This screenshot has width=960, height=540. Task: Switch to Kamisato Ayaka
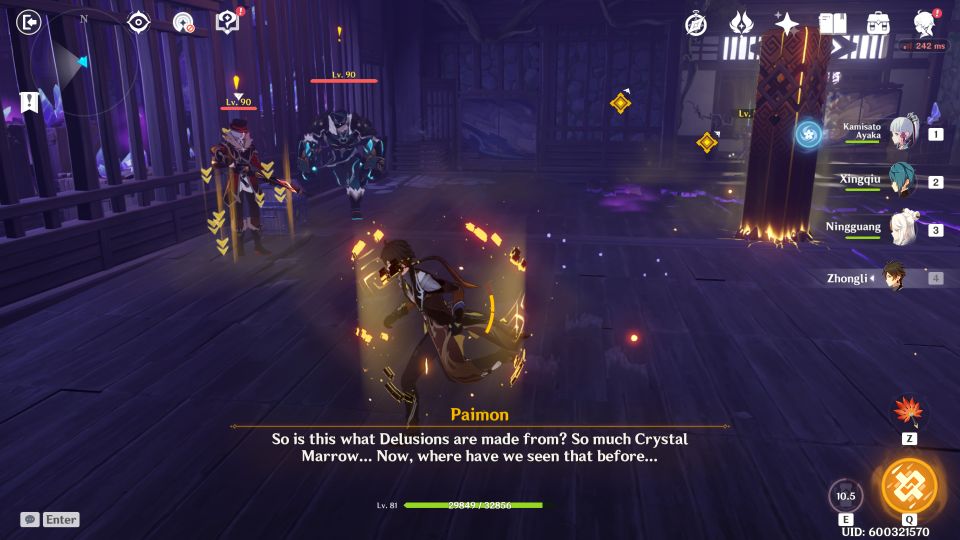(x=903, y=134)
